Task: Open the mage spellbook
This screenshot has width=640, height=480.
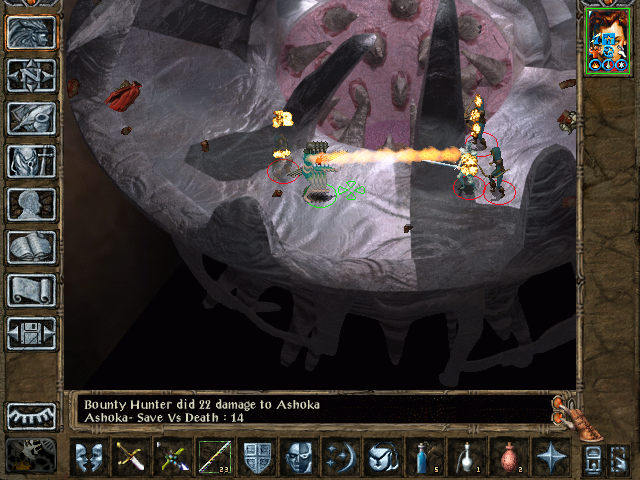Action: pyautogui.click(x=31, y=247)
